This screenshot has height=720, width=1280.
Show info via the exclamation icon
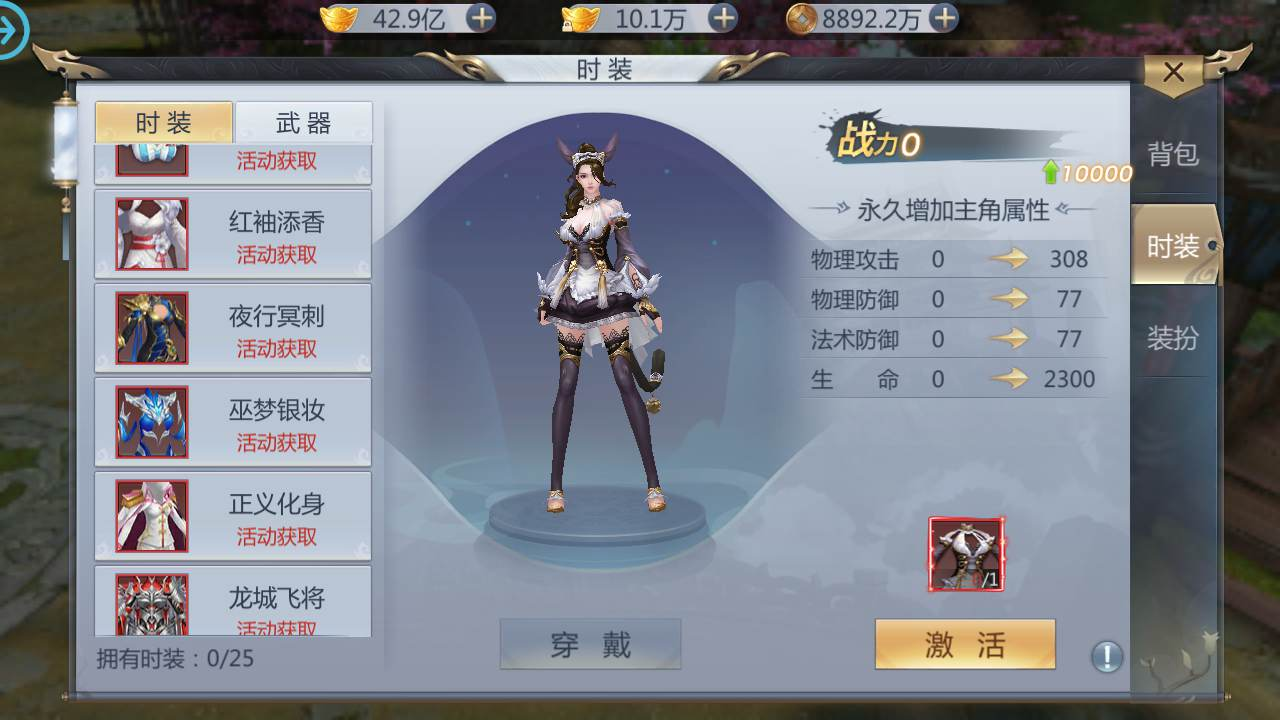click(x=1106, y=657)
